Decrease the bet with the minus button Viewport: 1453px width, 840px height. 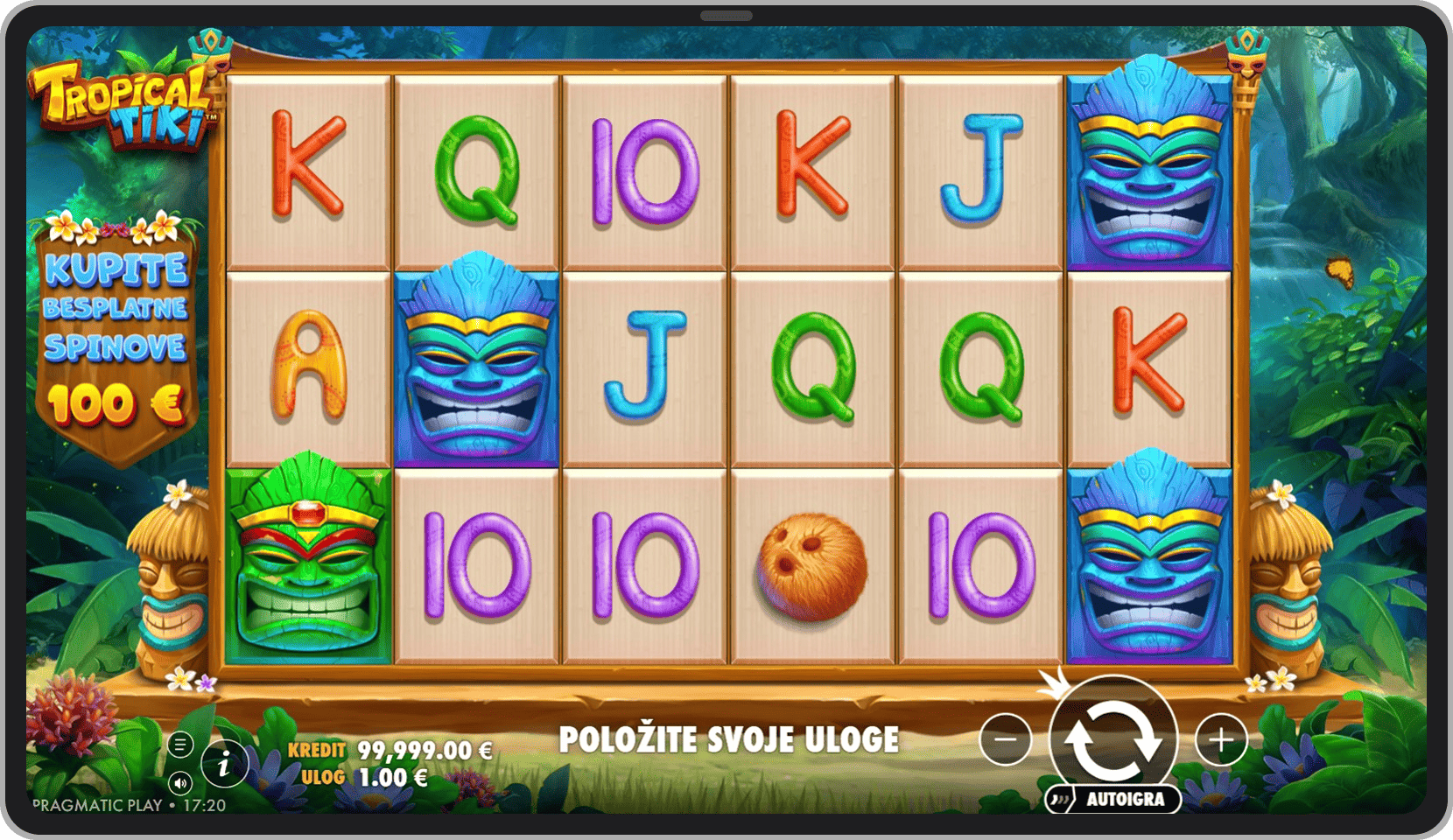click(x=1005, y=739)
